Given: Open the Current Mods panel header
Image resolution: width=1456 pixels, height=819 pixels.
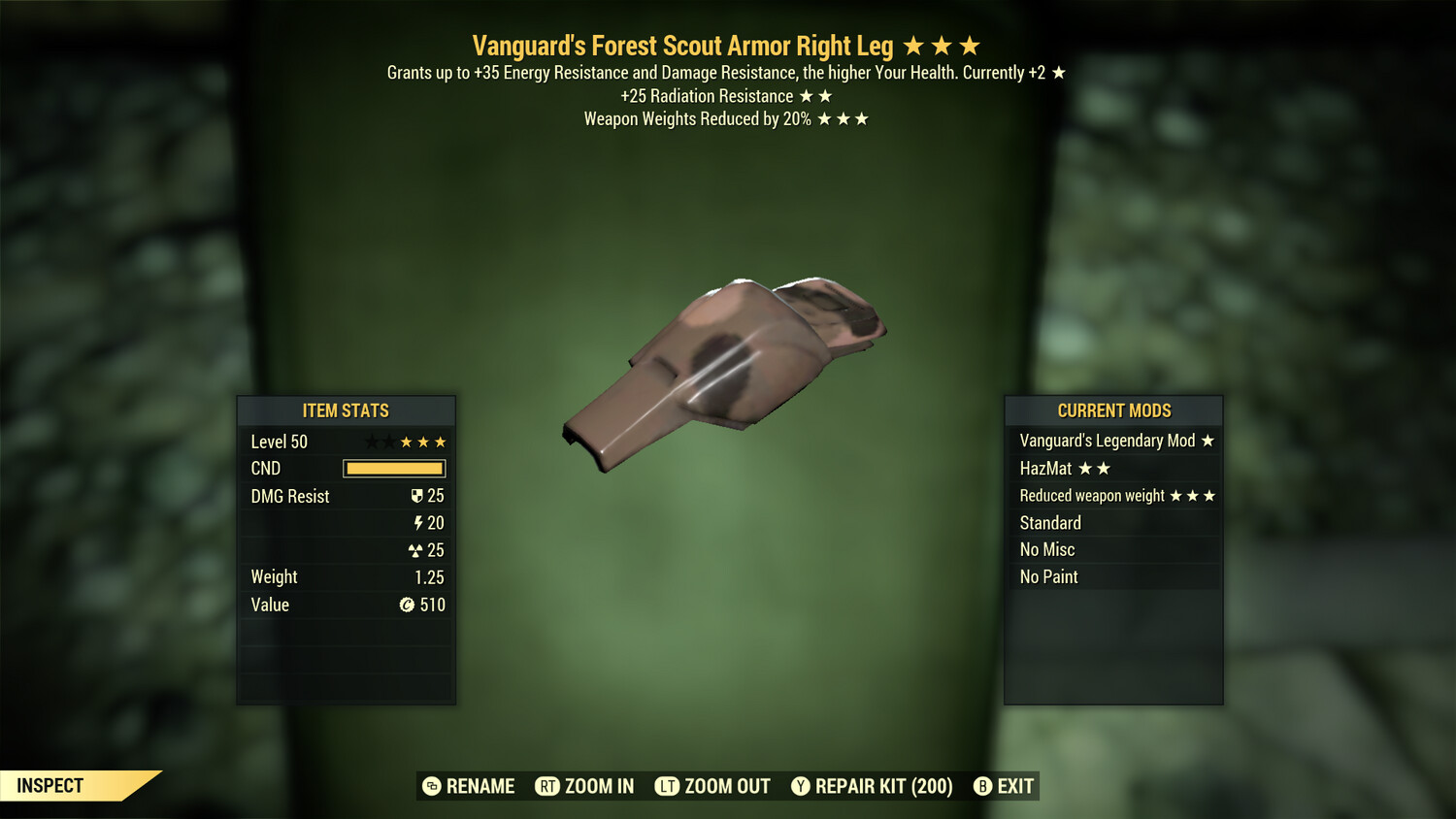Looking at the screenshot, I should click(1113, 410).
